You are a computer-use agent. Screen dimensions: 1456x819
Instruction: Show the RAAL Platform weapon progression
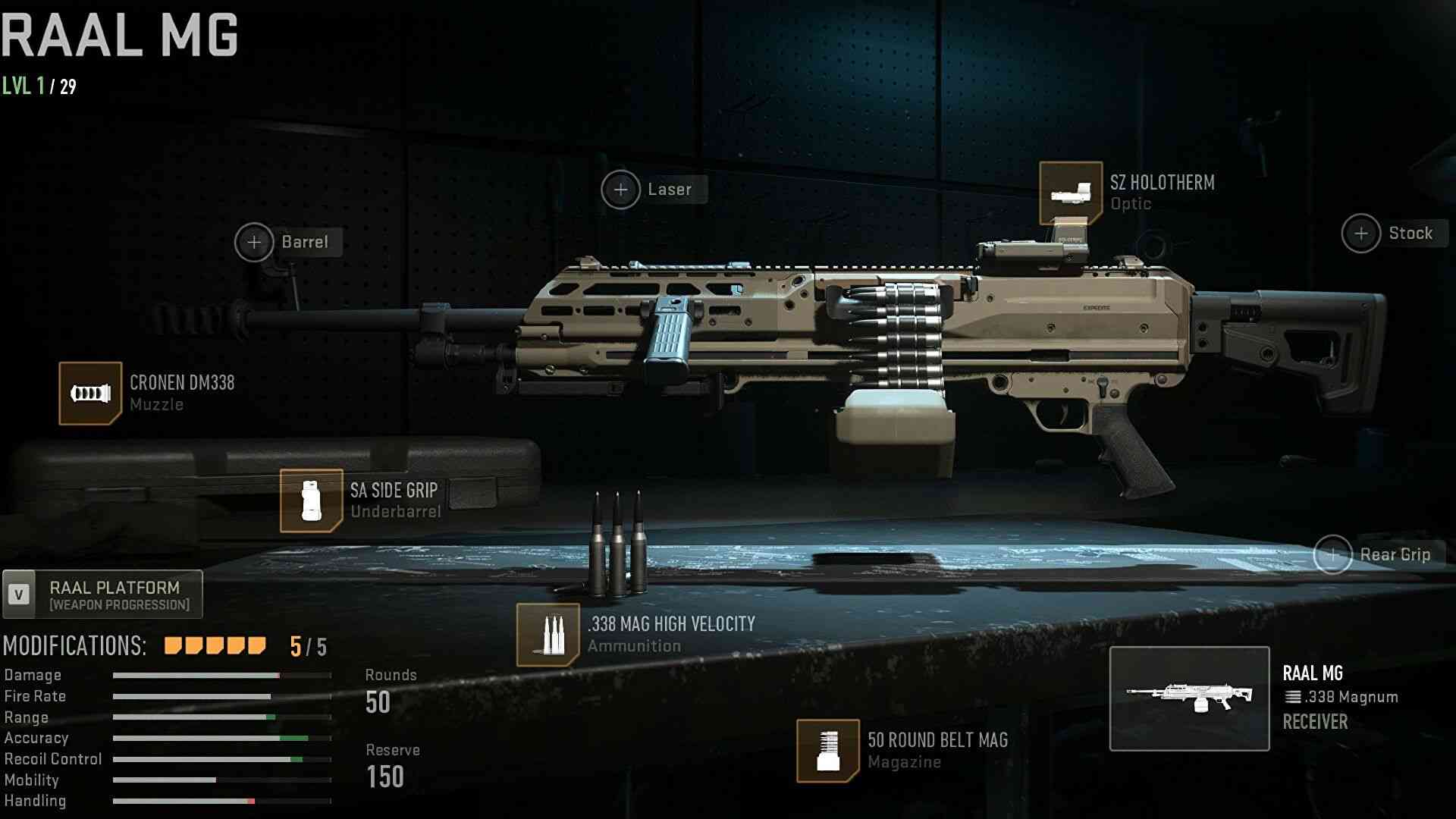click(x=103, y=595)
